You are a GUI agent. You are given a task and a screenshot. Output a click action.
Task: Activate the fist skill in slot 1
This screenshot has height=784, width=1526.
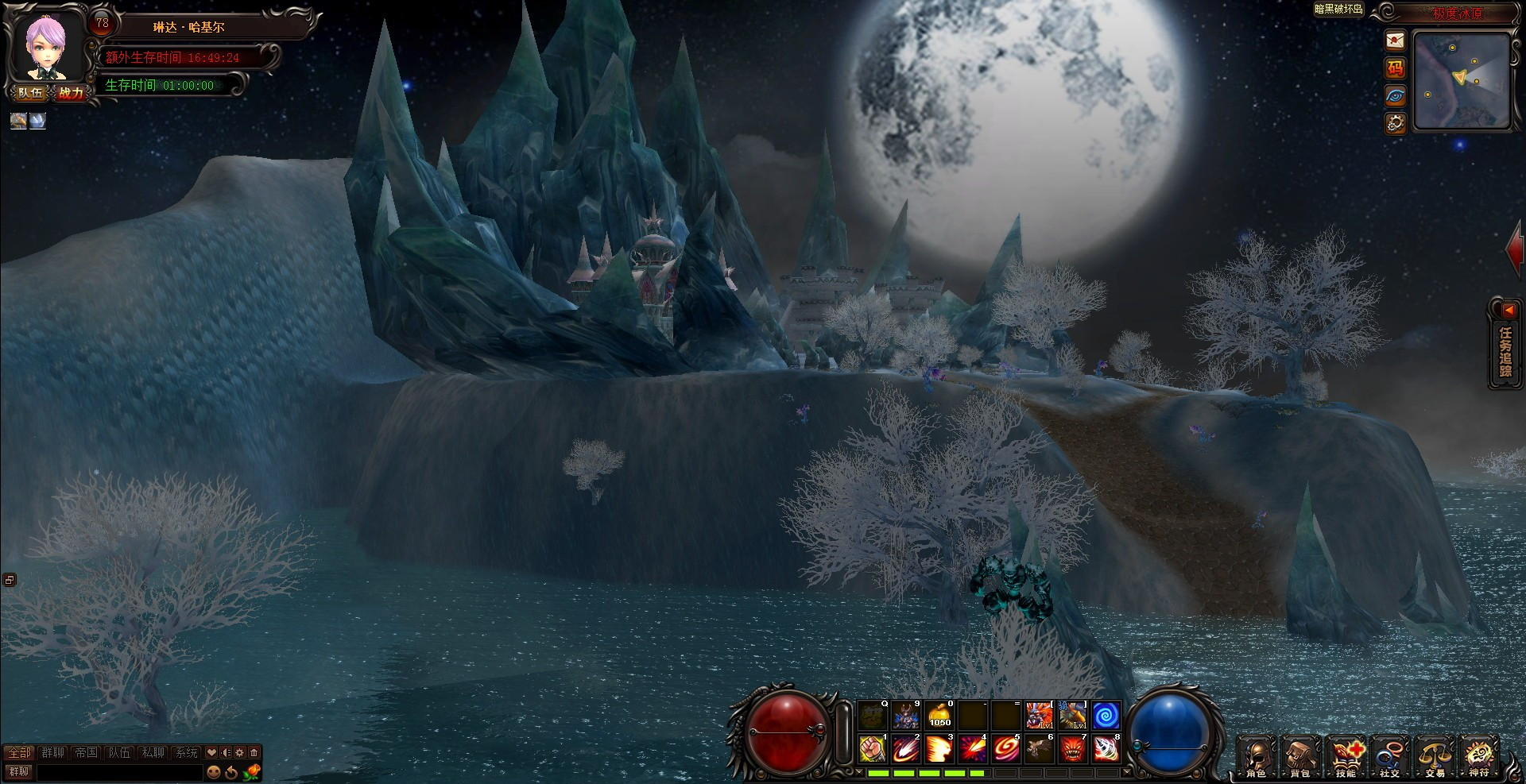click(873, 748)
